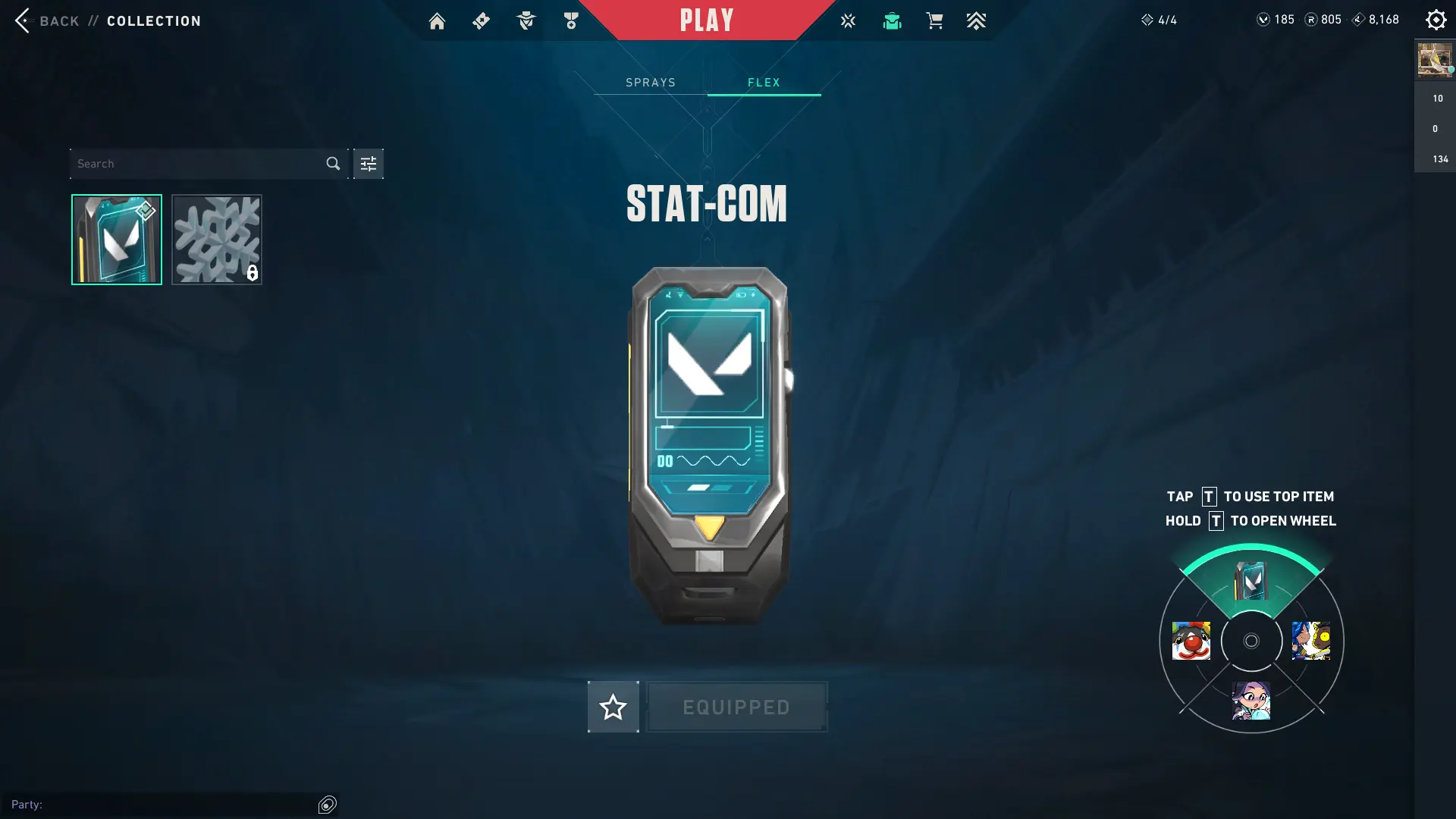Click the red PLAY button

tap(707, 20)
